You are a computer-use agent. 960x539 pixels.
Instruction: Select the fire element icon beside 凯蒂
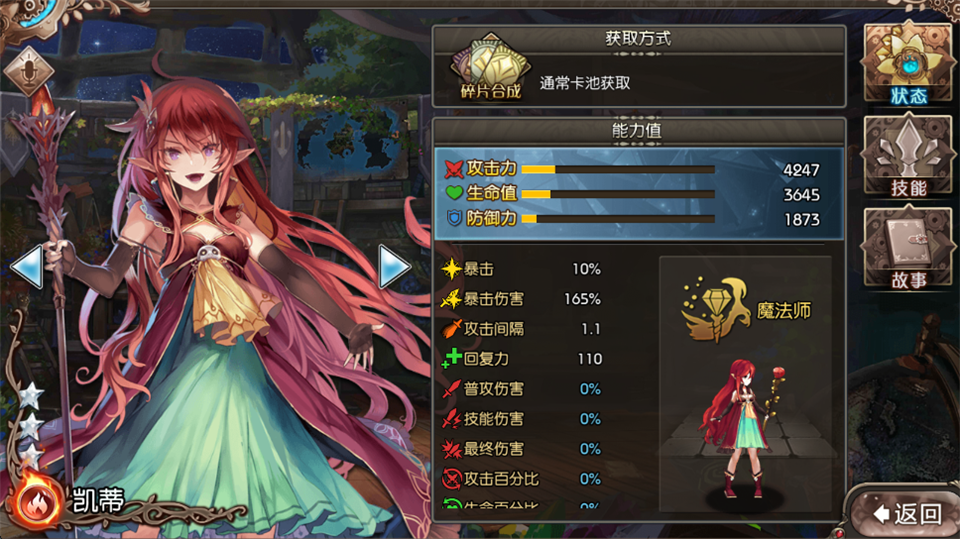pyautogui.click(x=38, y=501)
